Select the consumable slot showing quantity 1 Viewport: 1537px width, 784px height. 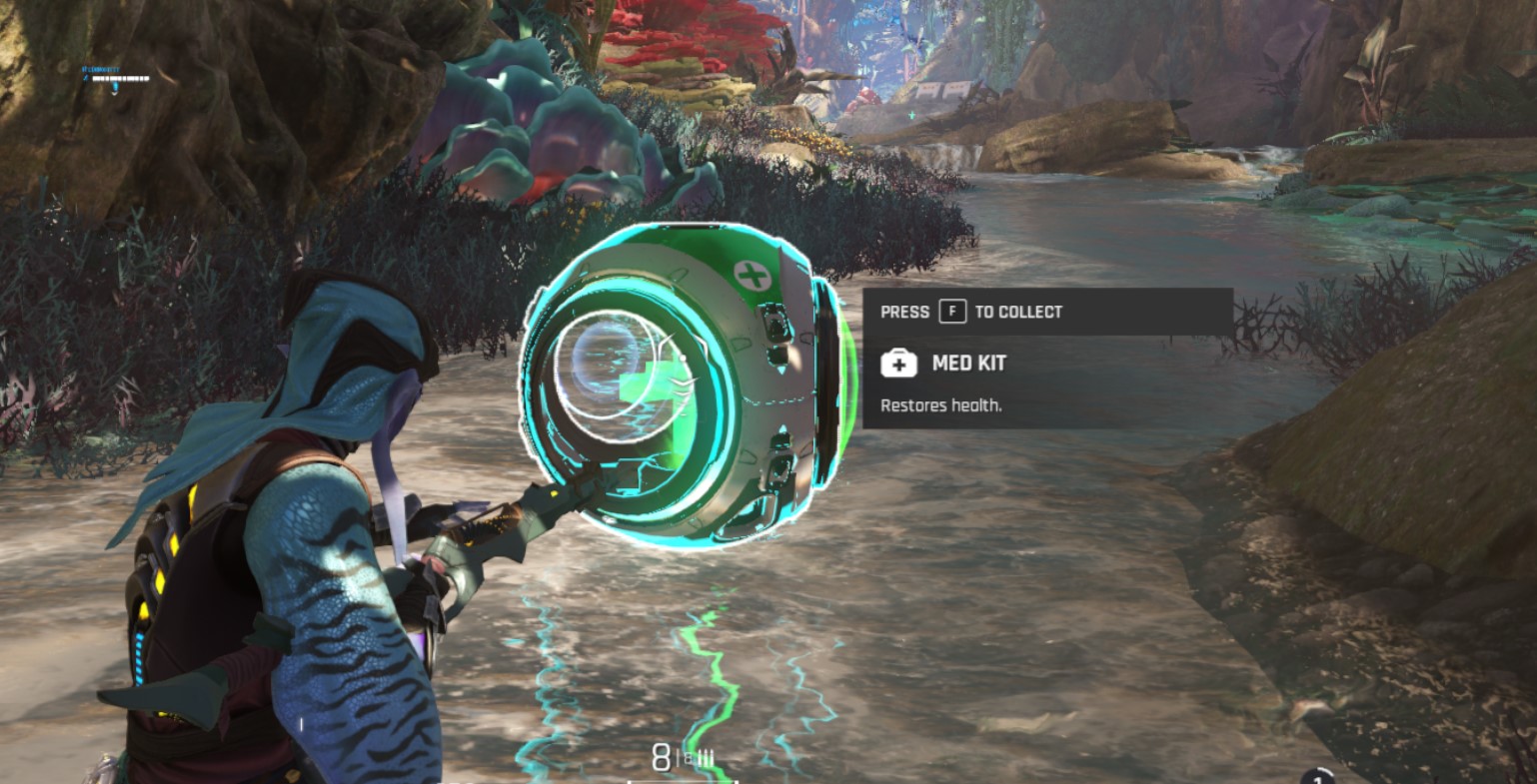tap(1317, 777)
